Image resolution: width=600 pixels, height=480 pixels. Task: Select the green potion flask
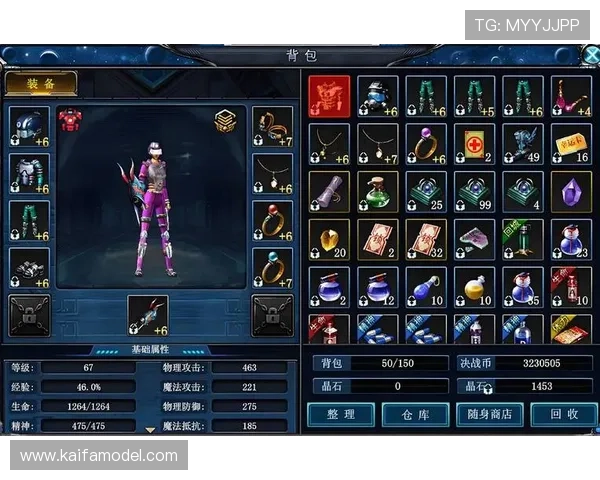[377, 191]
